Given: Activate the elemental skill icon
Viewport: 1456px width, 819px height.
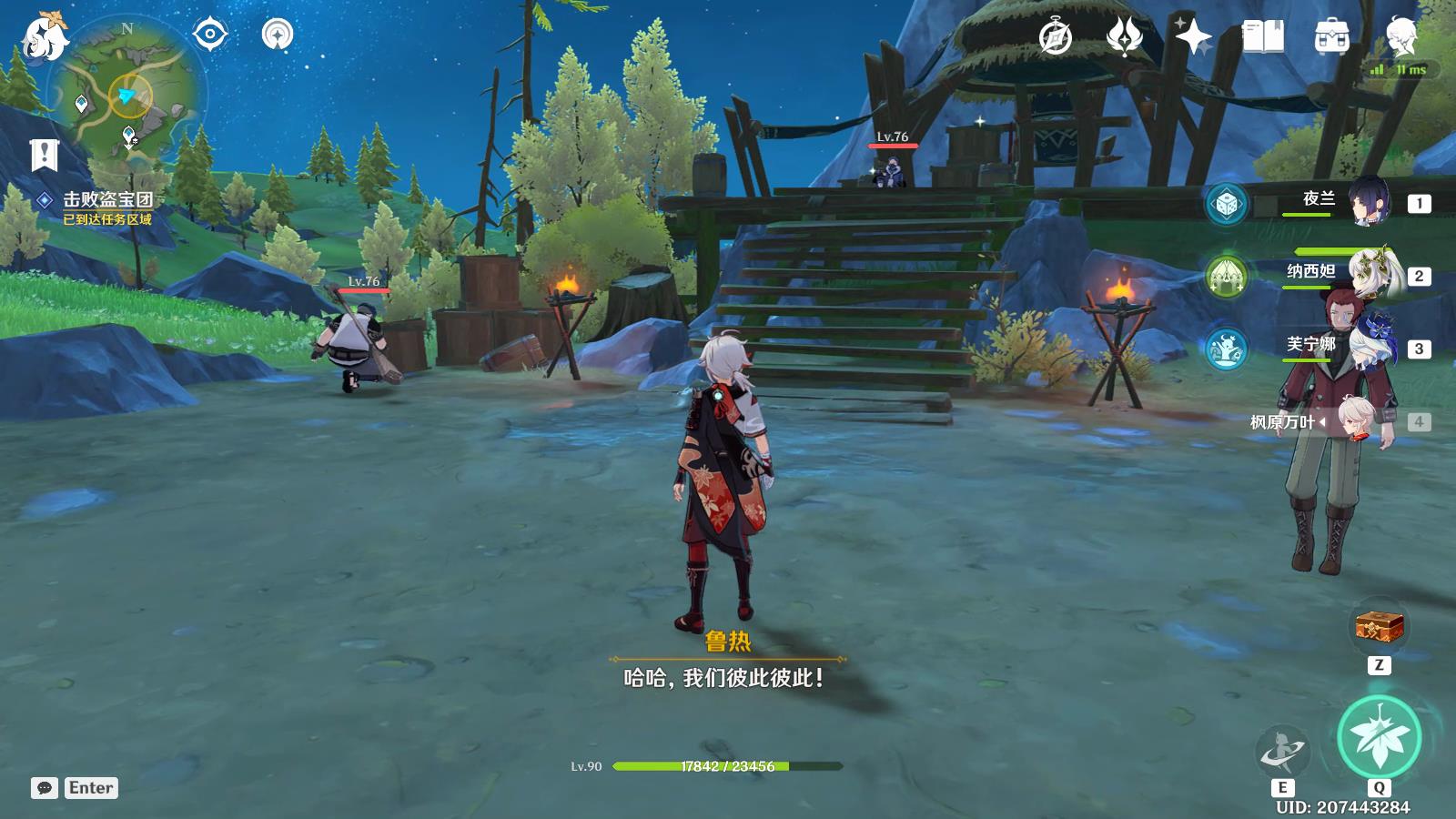Looking at the screenshot, I should pos(1282,751).
